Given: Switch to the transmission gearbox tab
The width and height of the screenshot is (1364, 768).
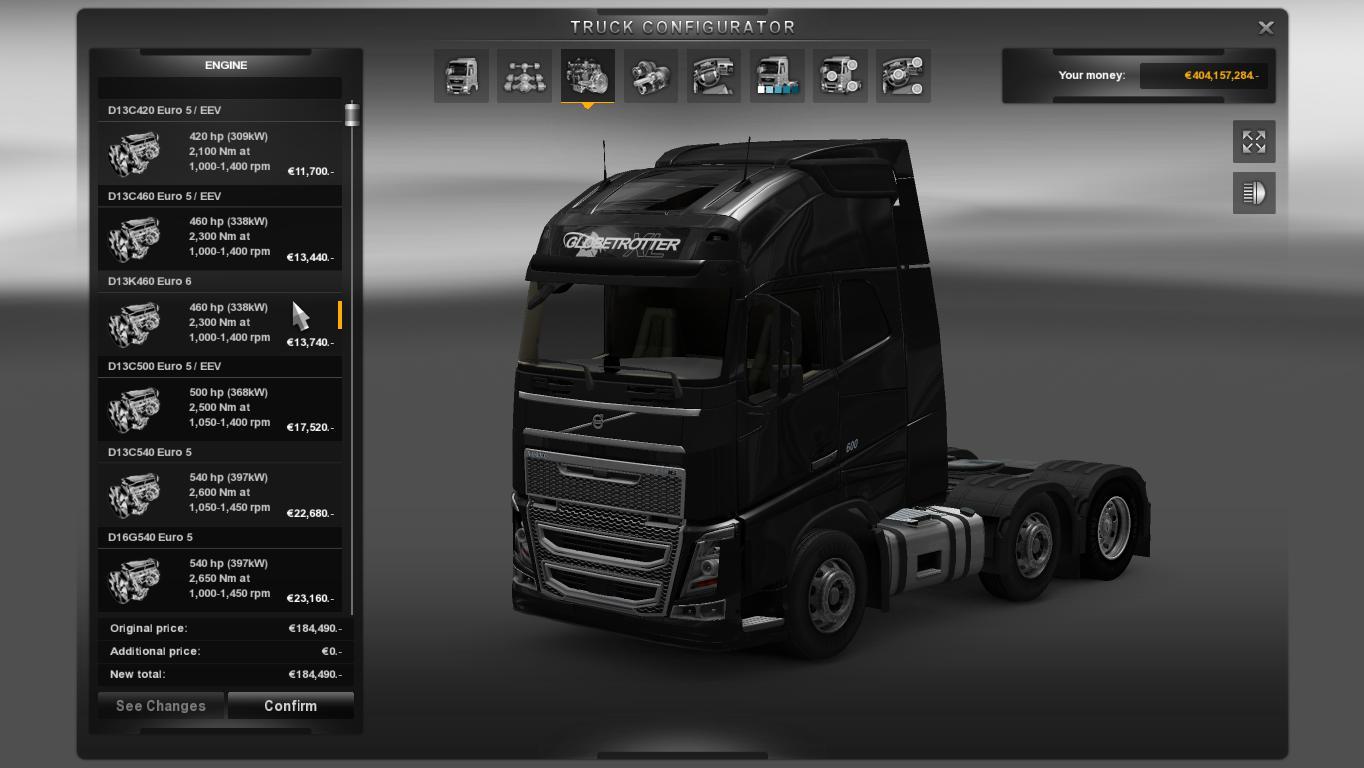Looking at the screenshot, I should coord(650,76).
